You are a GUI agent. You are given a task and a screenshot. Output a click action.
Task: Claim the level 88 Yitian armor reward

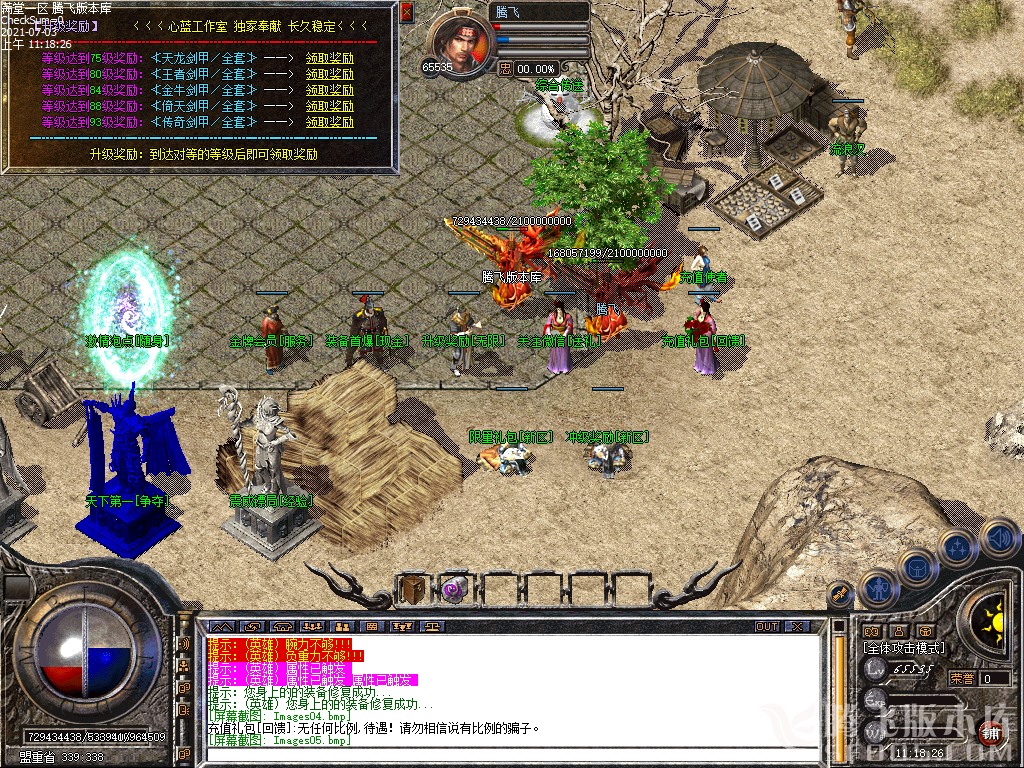329,106
